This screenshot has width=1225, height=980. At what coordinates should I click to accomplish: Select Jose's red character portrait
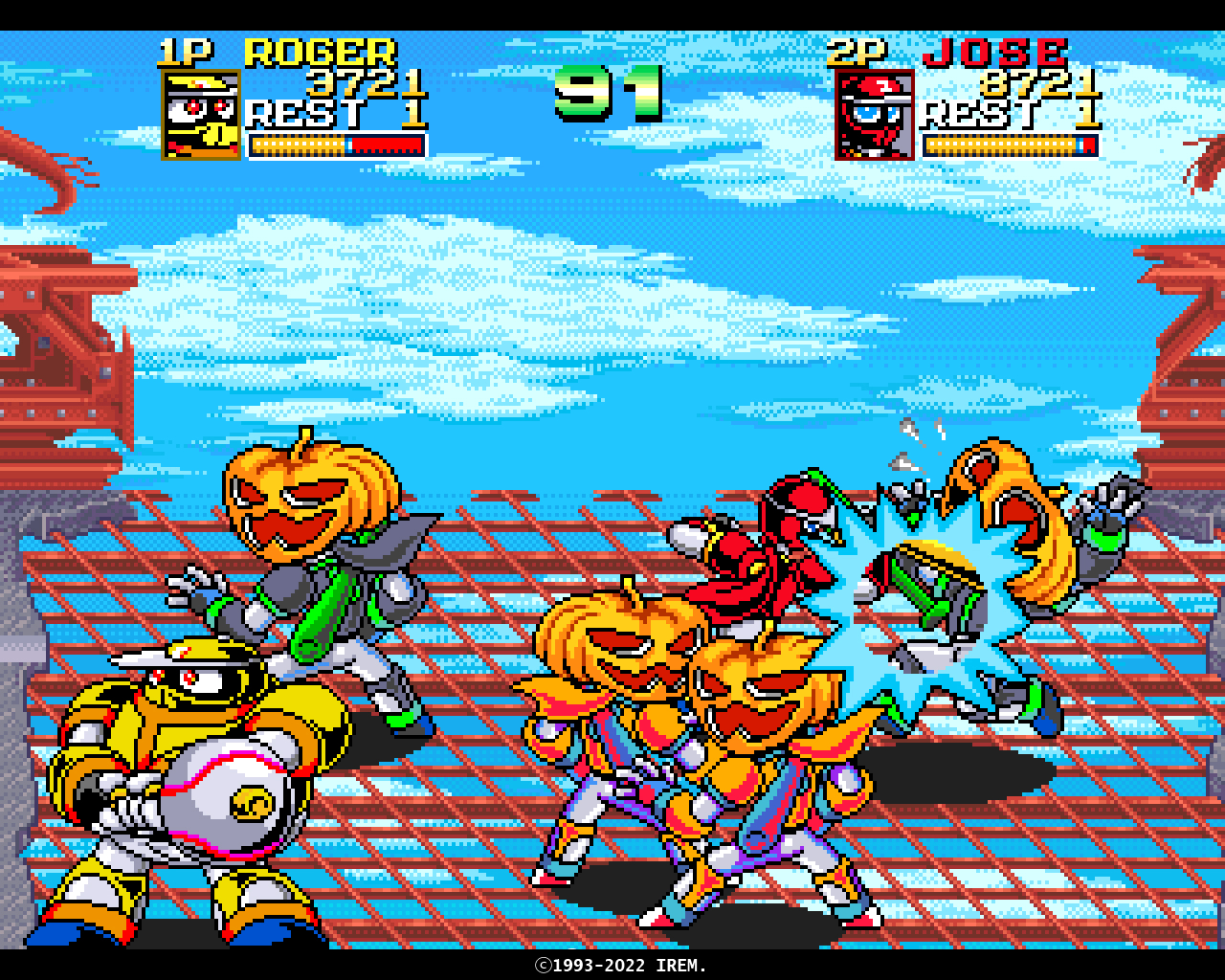[875, 115]
